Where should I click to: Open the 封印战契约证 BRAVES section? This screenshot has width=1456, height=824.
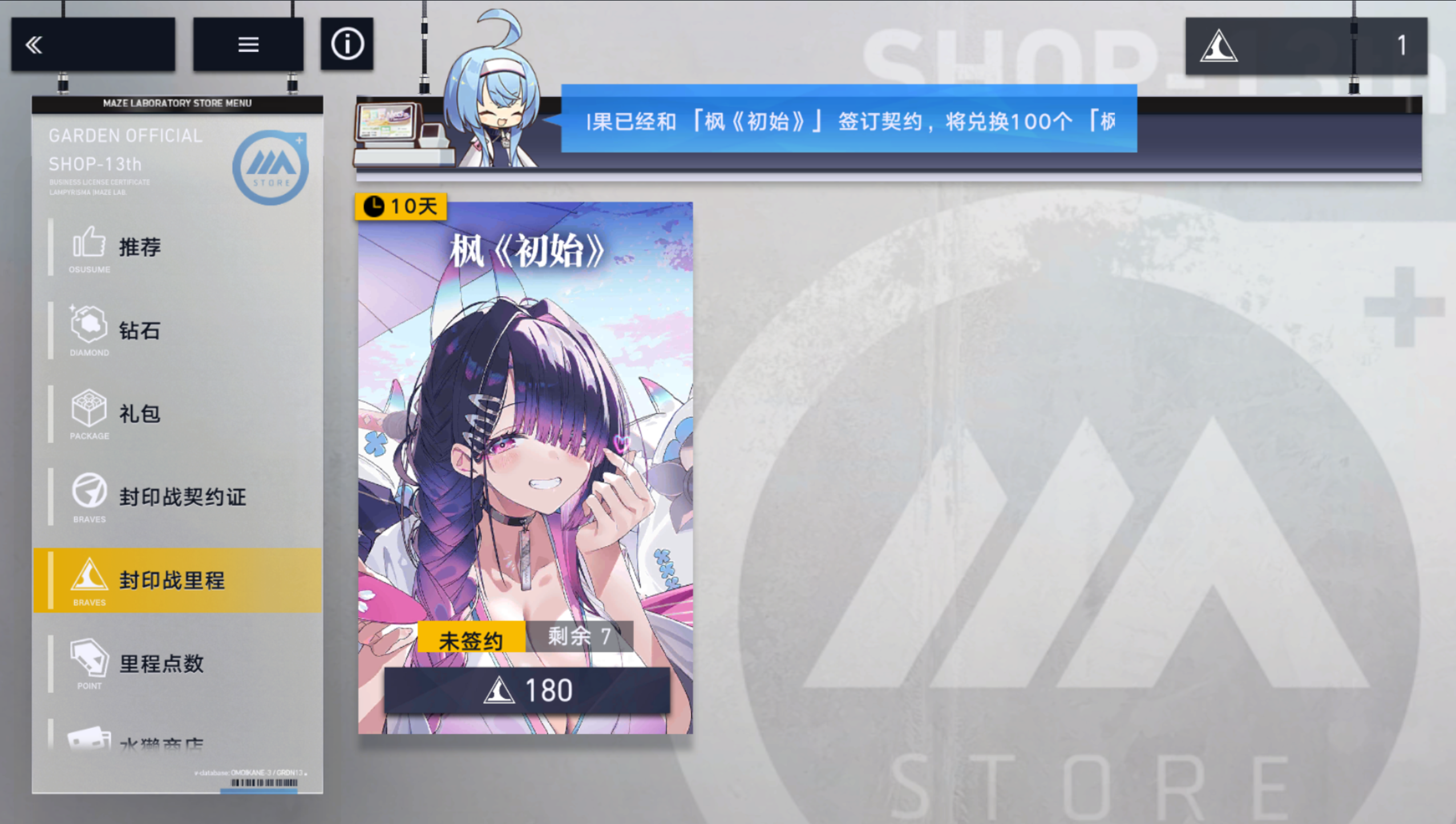coord(181,496)
